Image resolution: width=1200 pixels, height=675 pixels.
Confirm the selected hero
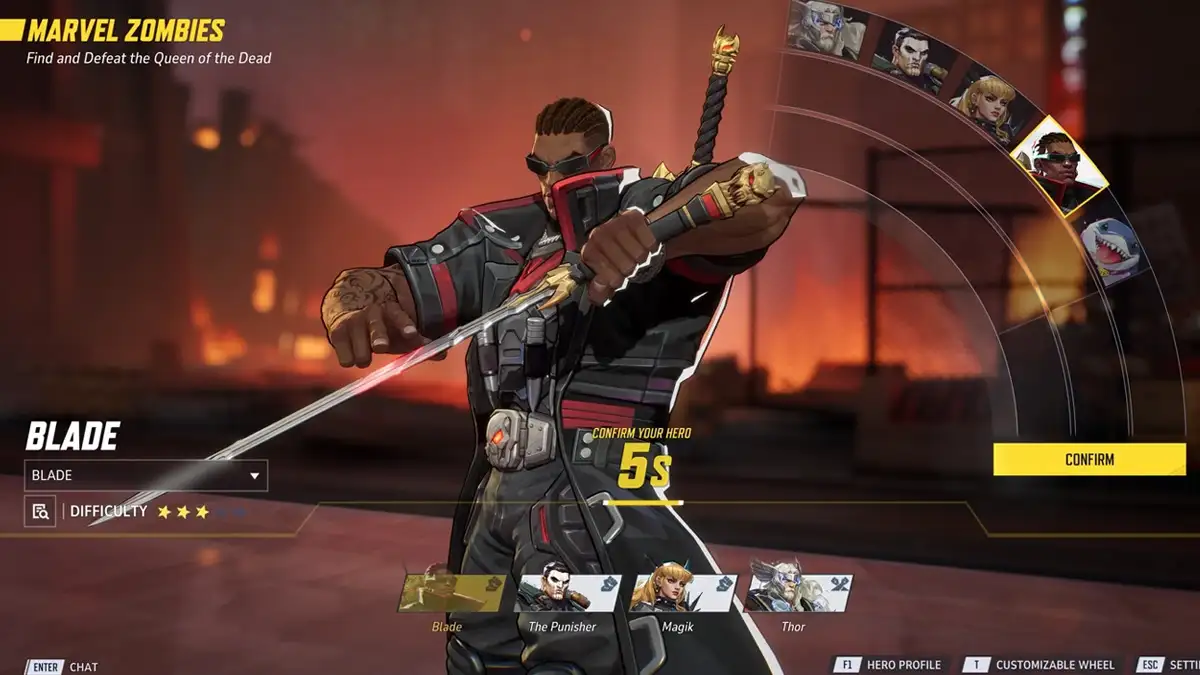pyautogui.click(x=1089, y=459)
